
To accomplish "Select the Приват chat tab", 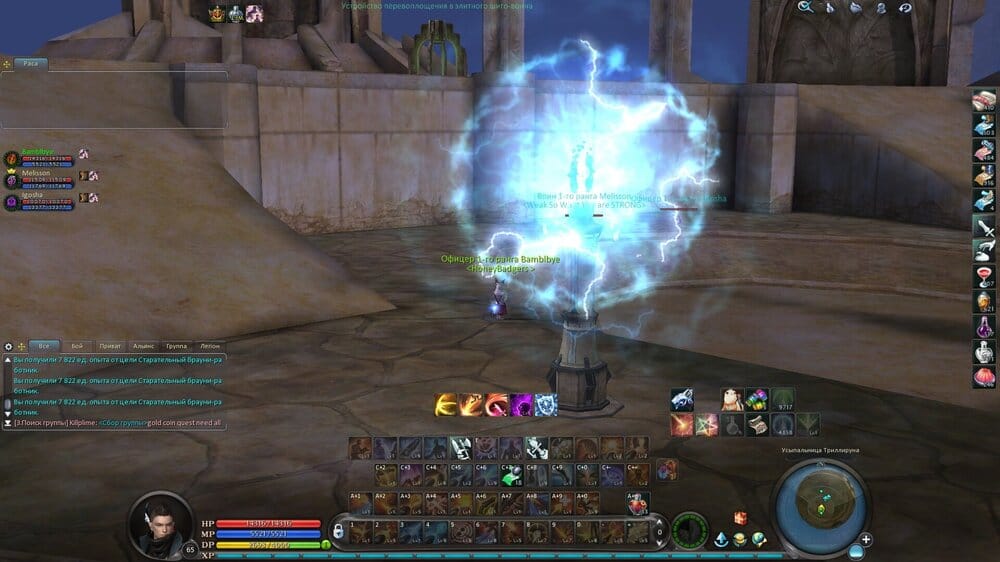I will pos(110,345).
